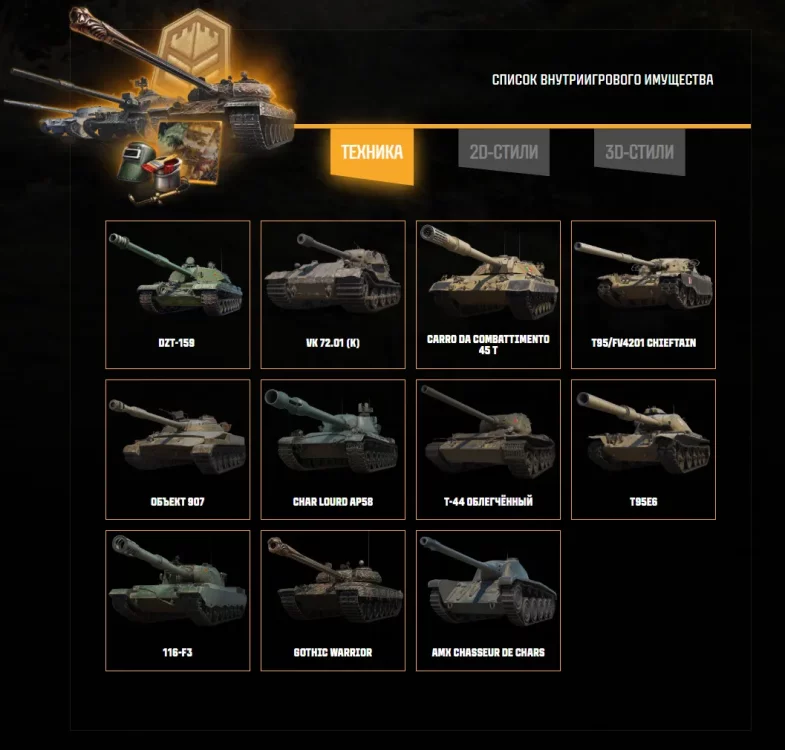Open the T95E6 tank tile
The image size is (785, 750).
[643, 449]
